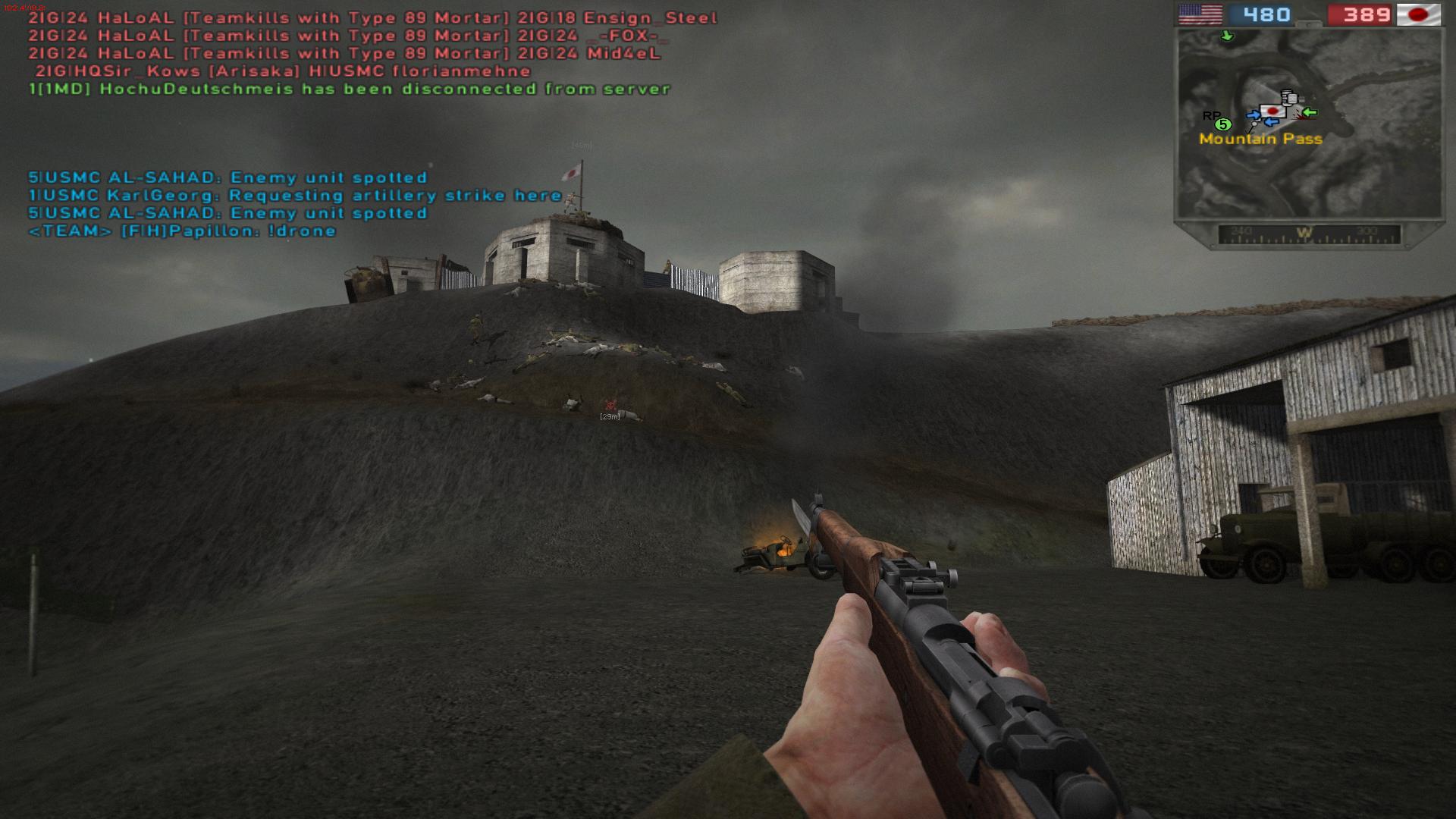Click the green squad 5 marker on minimap
Screen dimensions: 1456x819
(x=1222, y=124)
